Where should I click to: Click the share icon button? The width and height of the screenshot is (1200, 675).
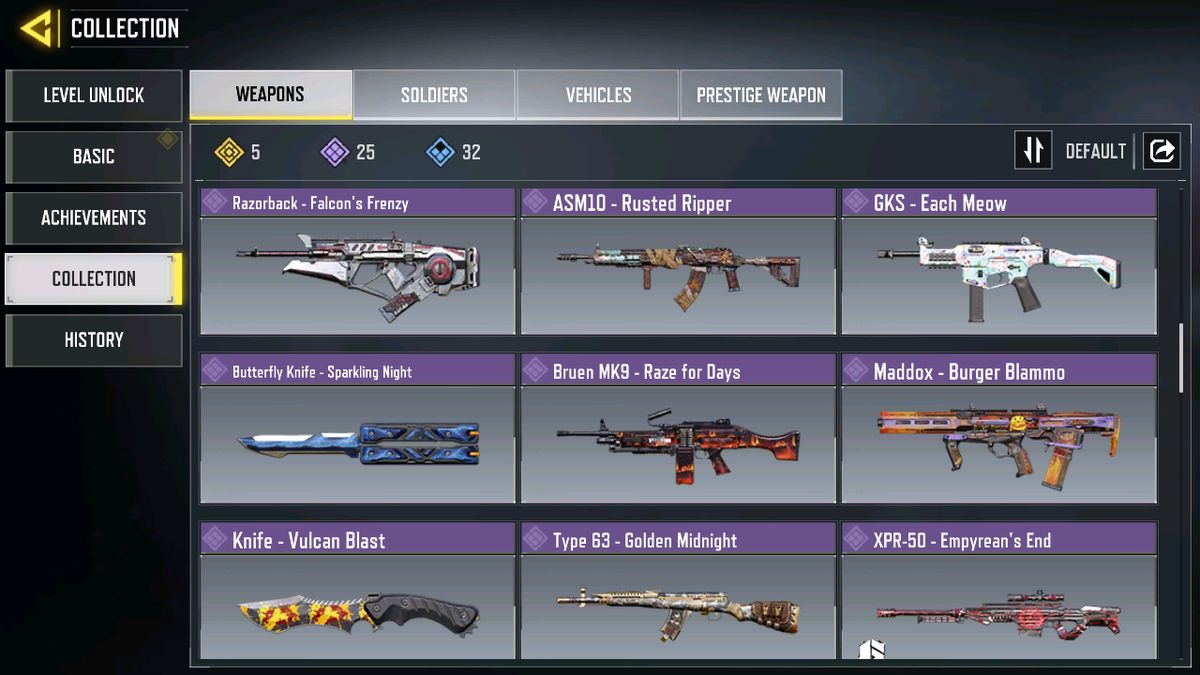click(x=1161, y=151)
